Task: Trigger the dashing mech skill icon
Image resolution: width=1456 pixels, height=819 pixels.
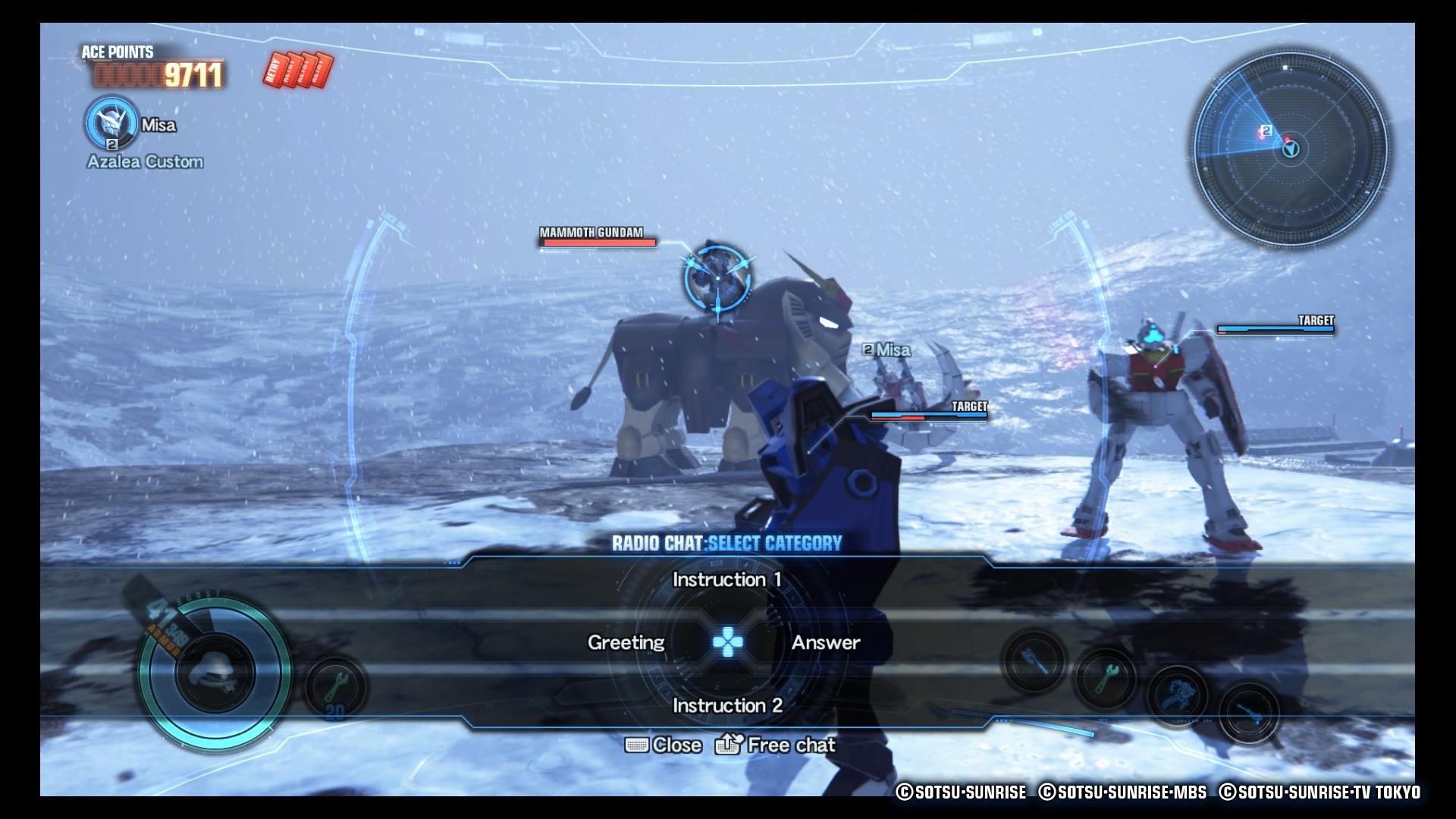Action: click(x=1177, y=695)
